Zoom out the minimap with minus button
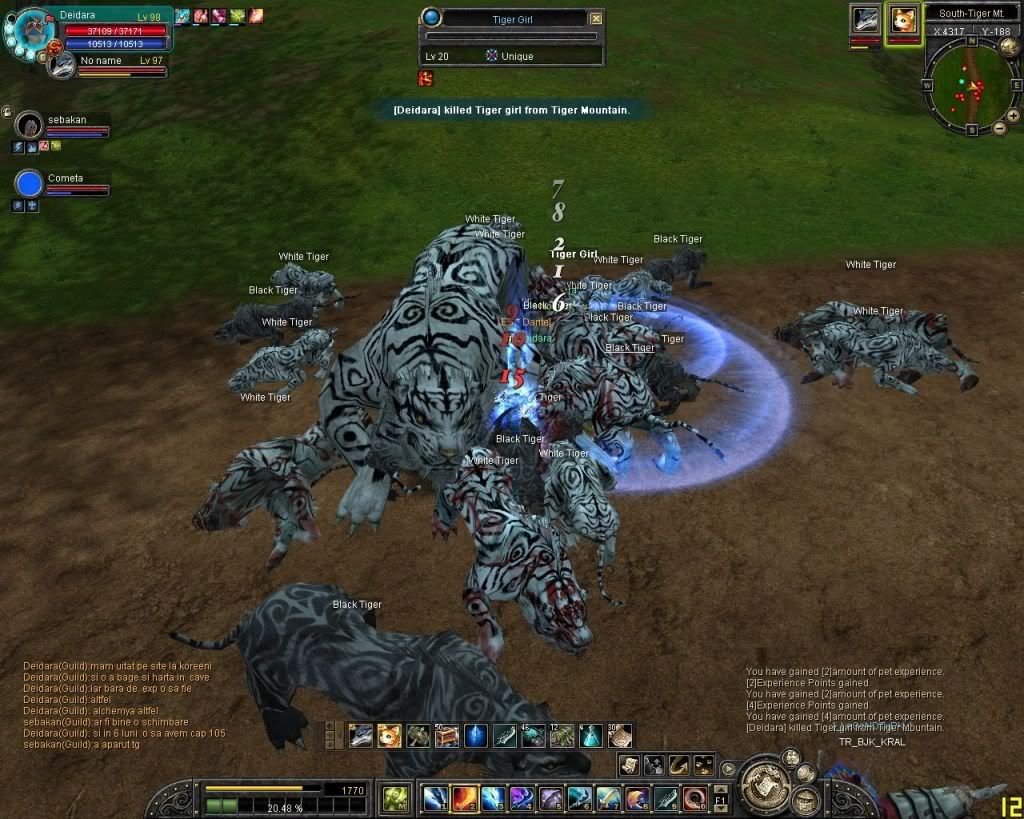Image resolution: width=1024 pixels, height=819 pixels. [x=999, y=129]
